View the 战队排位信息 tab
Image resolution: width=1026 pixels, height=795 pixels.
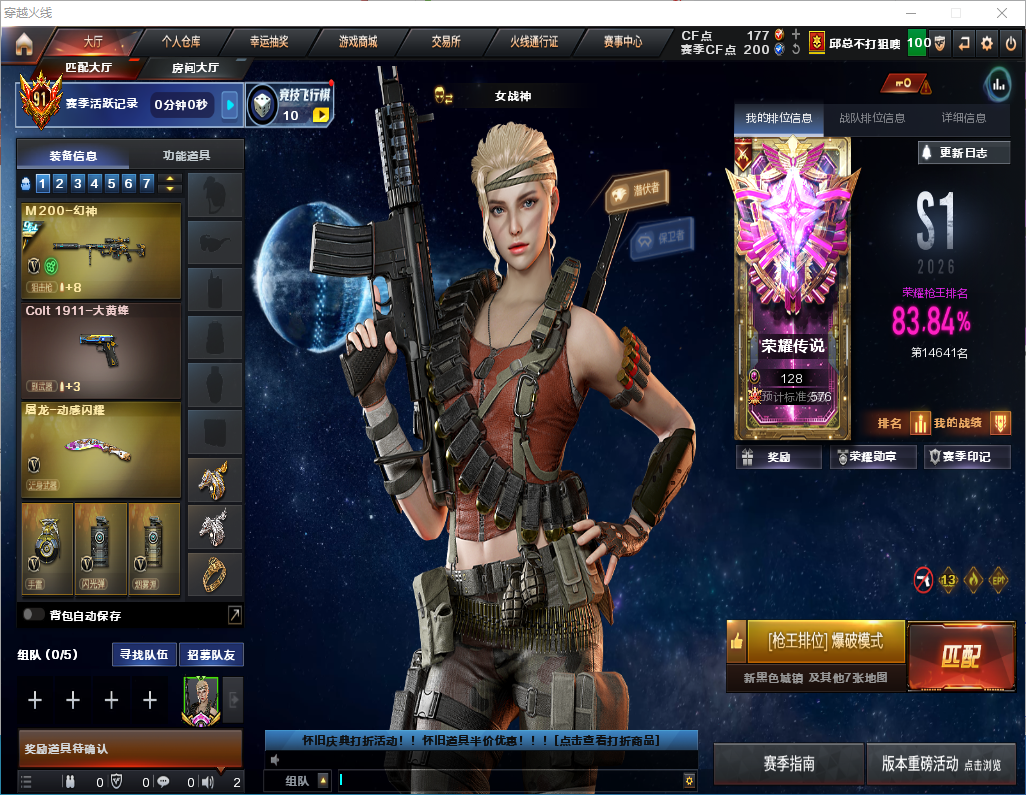(x=872, y=118)
